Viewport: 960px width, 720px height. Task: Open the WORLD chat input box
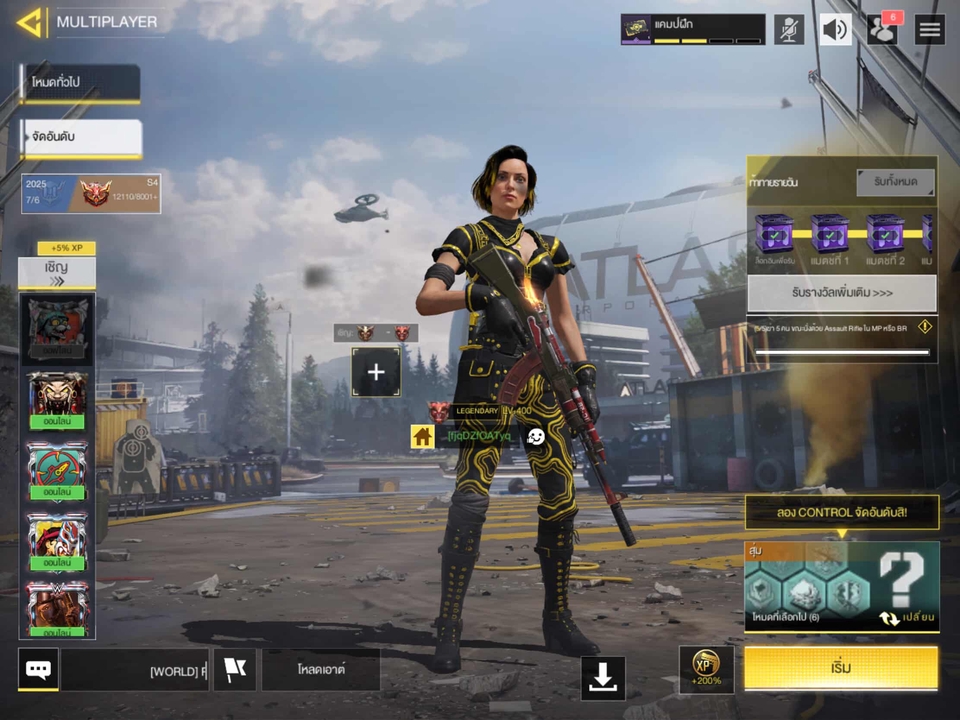pos(135,670)
